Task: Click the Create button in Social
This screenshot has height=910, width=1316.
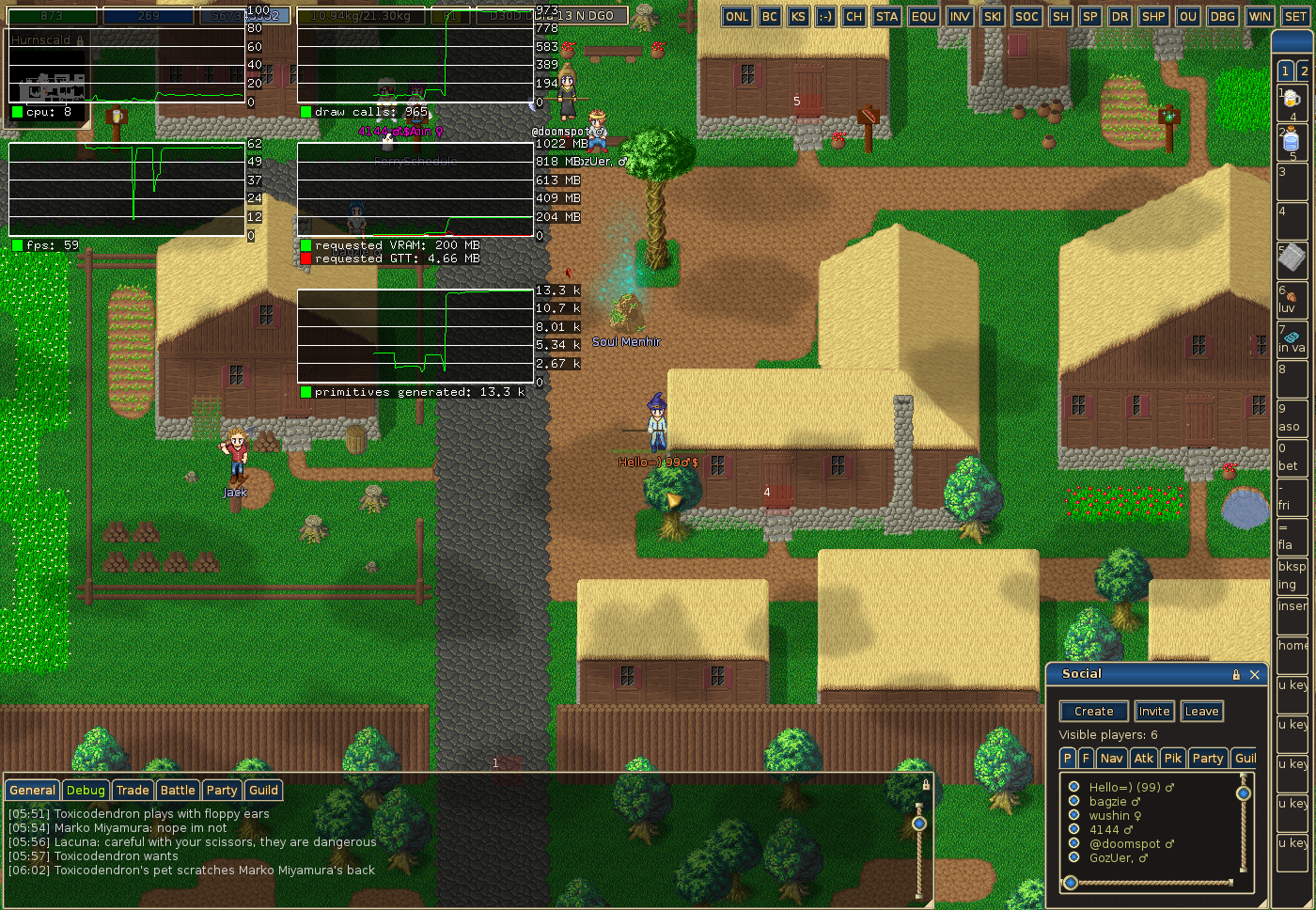Action: pos(1093,712)
